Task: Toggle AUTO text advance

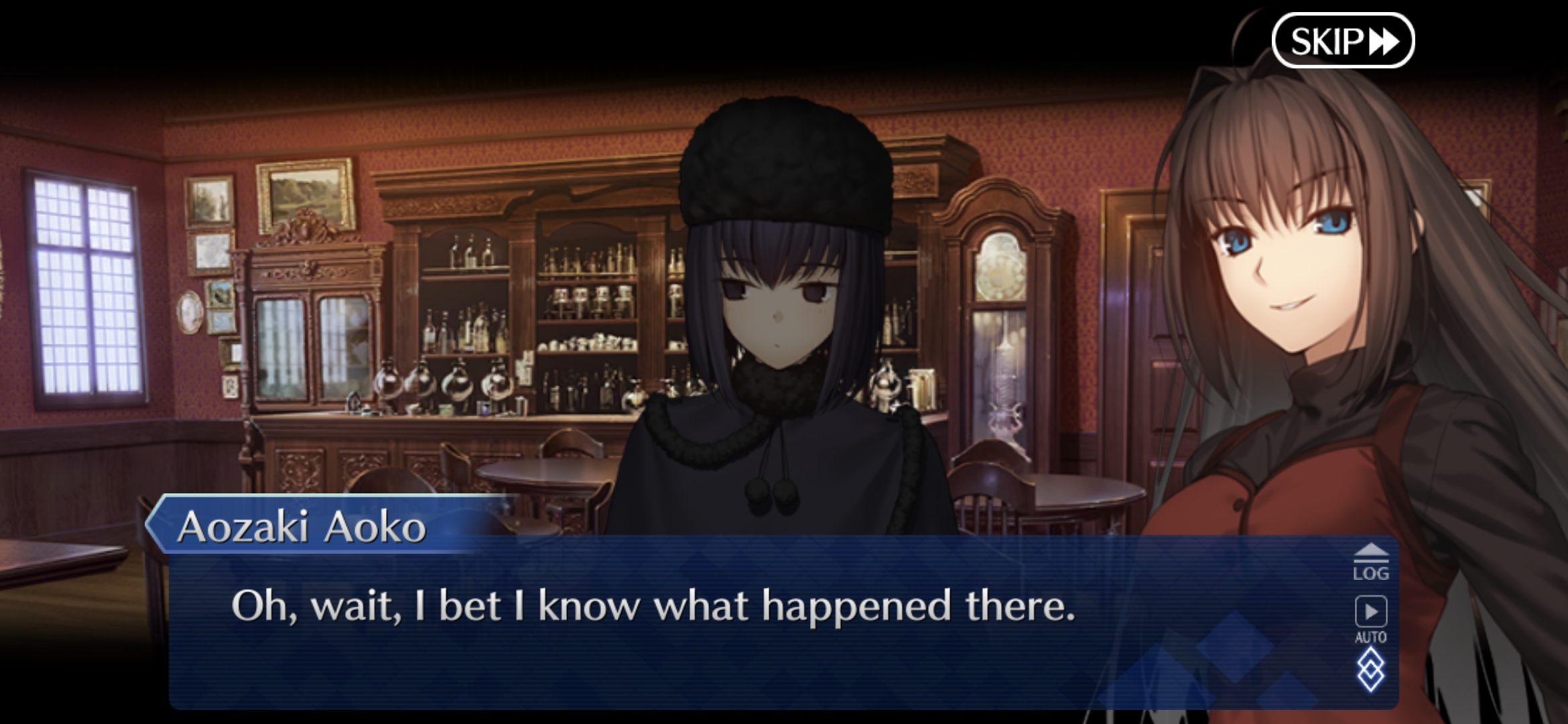Action: (1370, 619)
